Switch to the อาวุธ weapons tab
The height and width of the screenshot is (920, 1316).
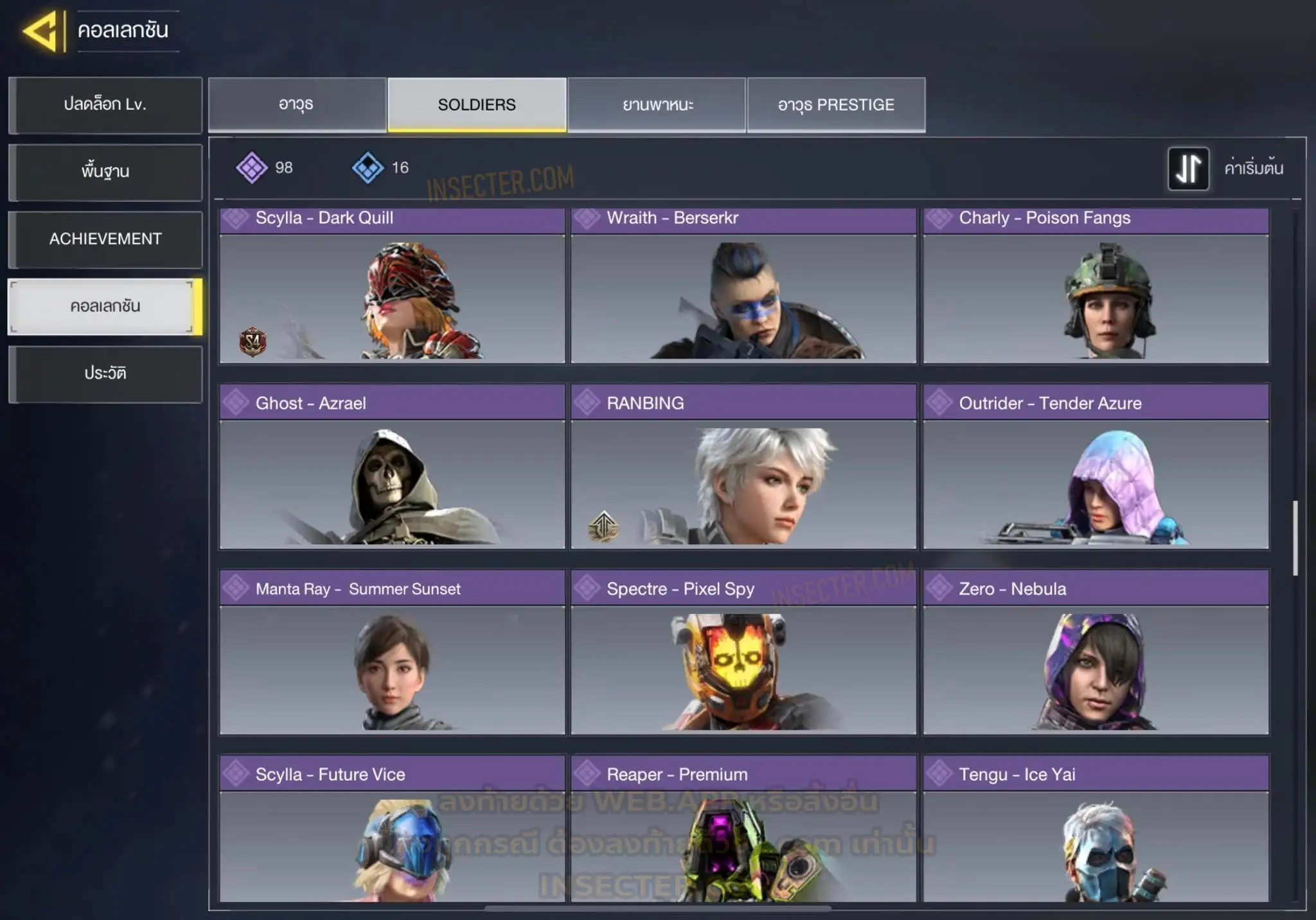(297, 105)
